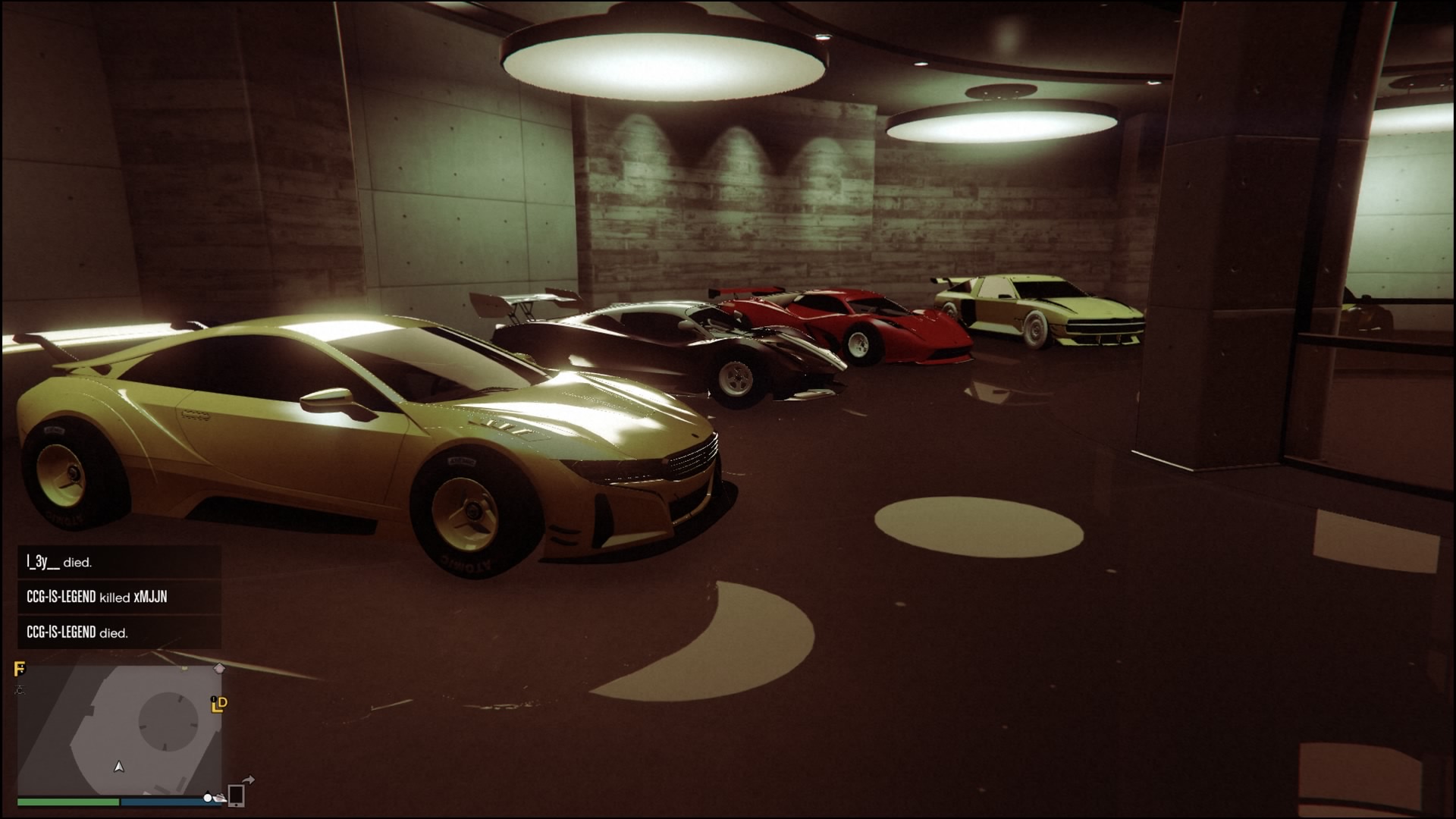Select the yellow LD blip on minimap

point(219,704)
